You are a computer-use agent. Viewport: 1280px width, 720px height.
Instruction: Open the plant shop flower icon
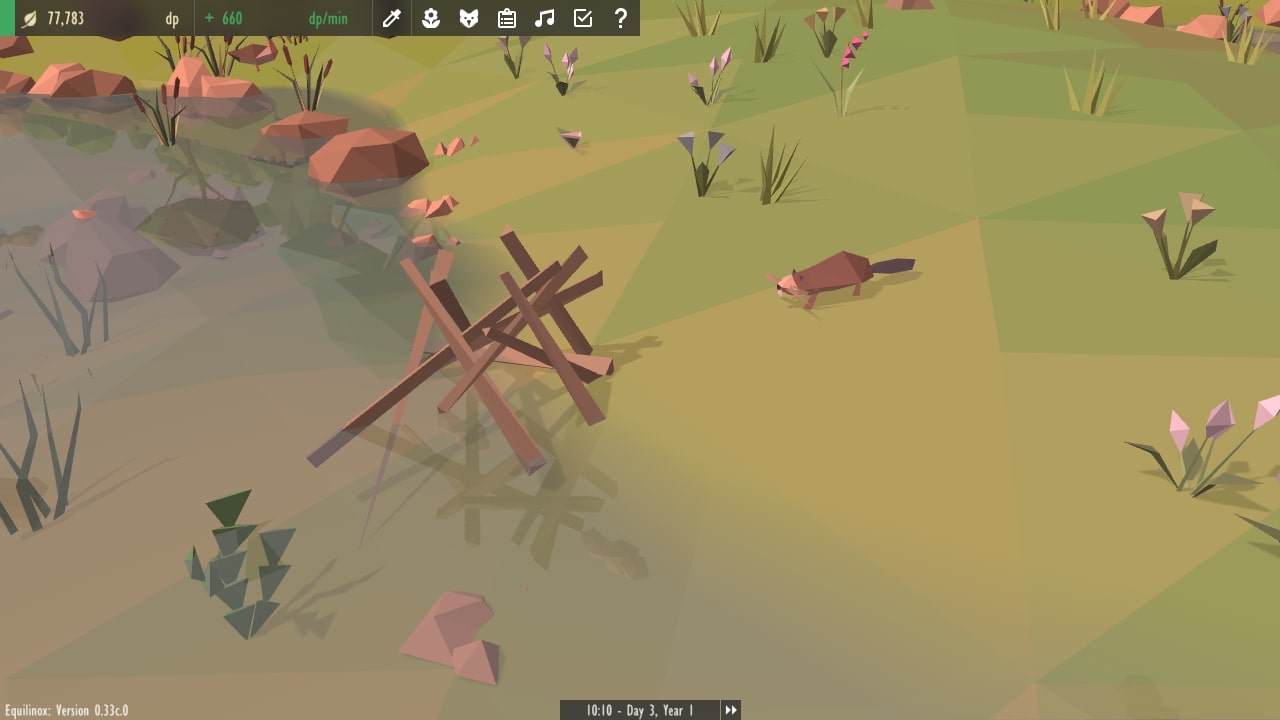pos(431,18)
